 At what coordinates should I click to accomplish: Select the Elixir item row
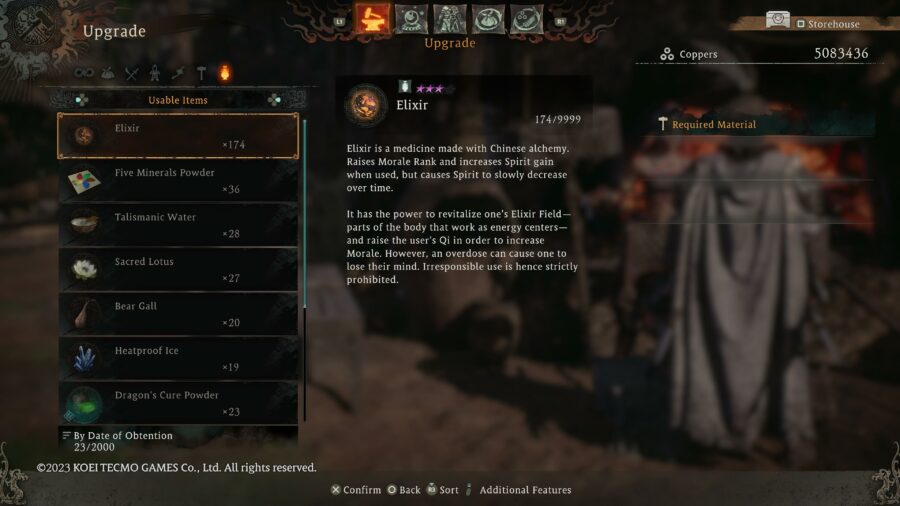[x=178, y=136]
